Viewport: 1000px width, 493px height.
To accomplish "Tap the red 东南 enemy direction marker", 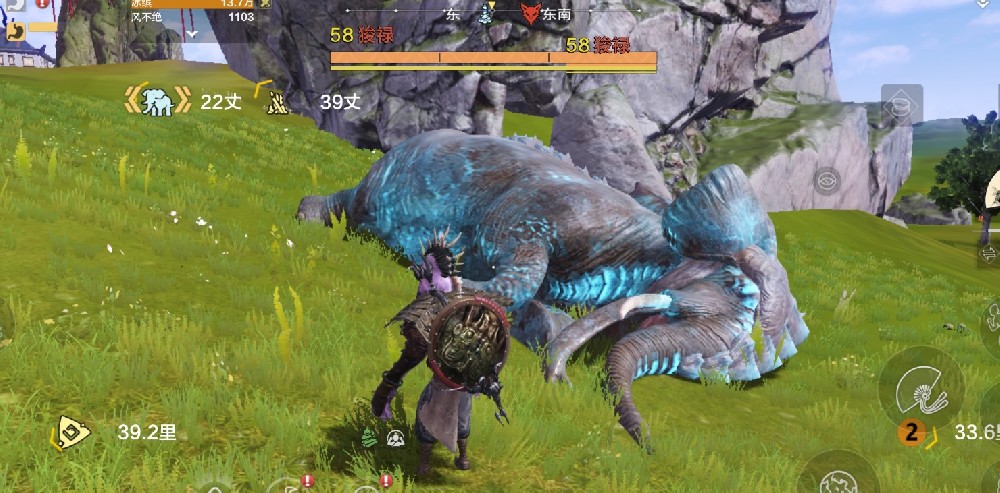I will pos(530,14).
